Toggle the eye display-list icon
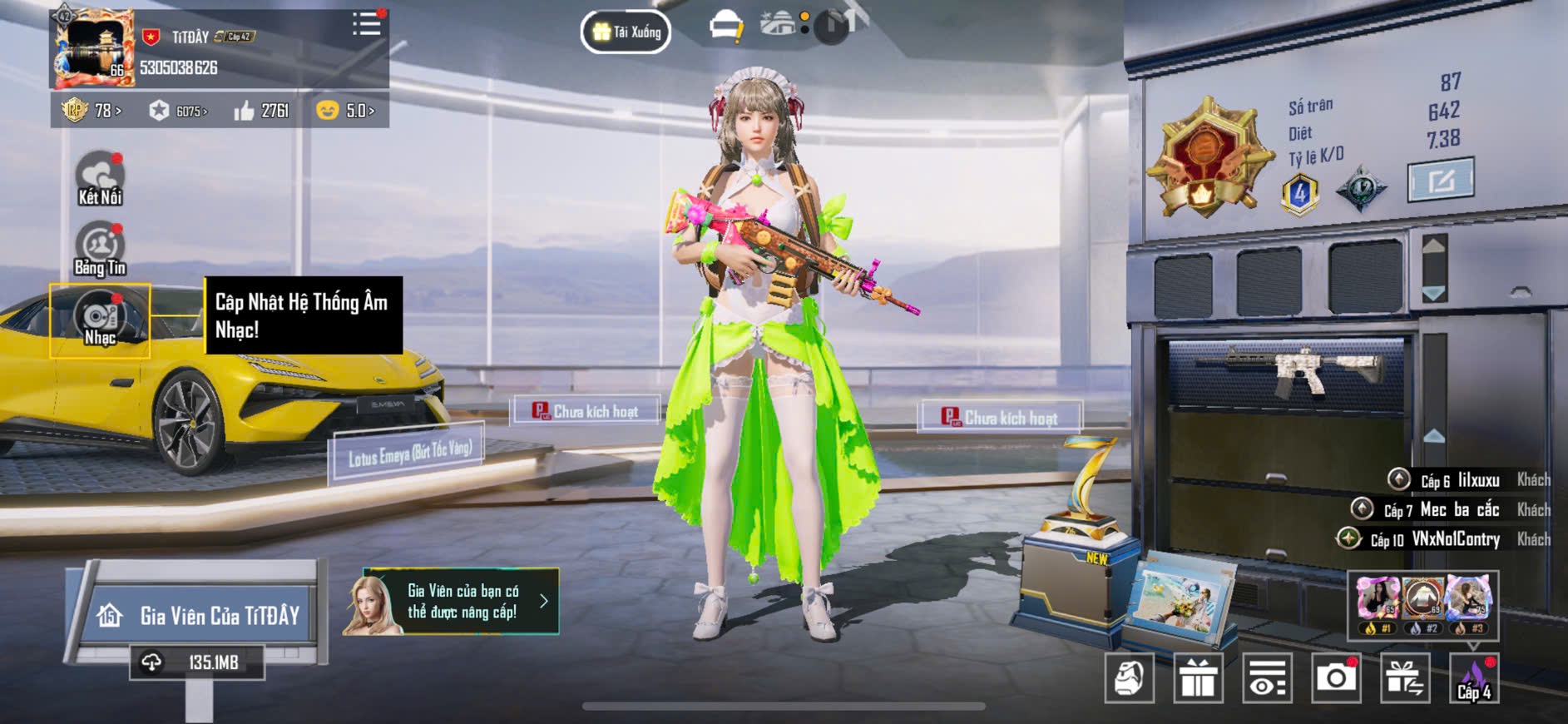 point(1267,678)
